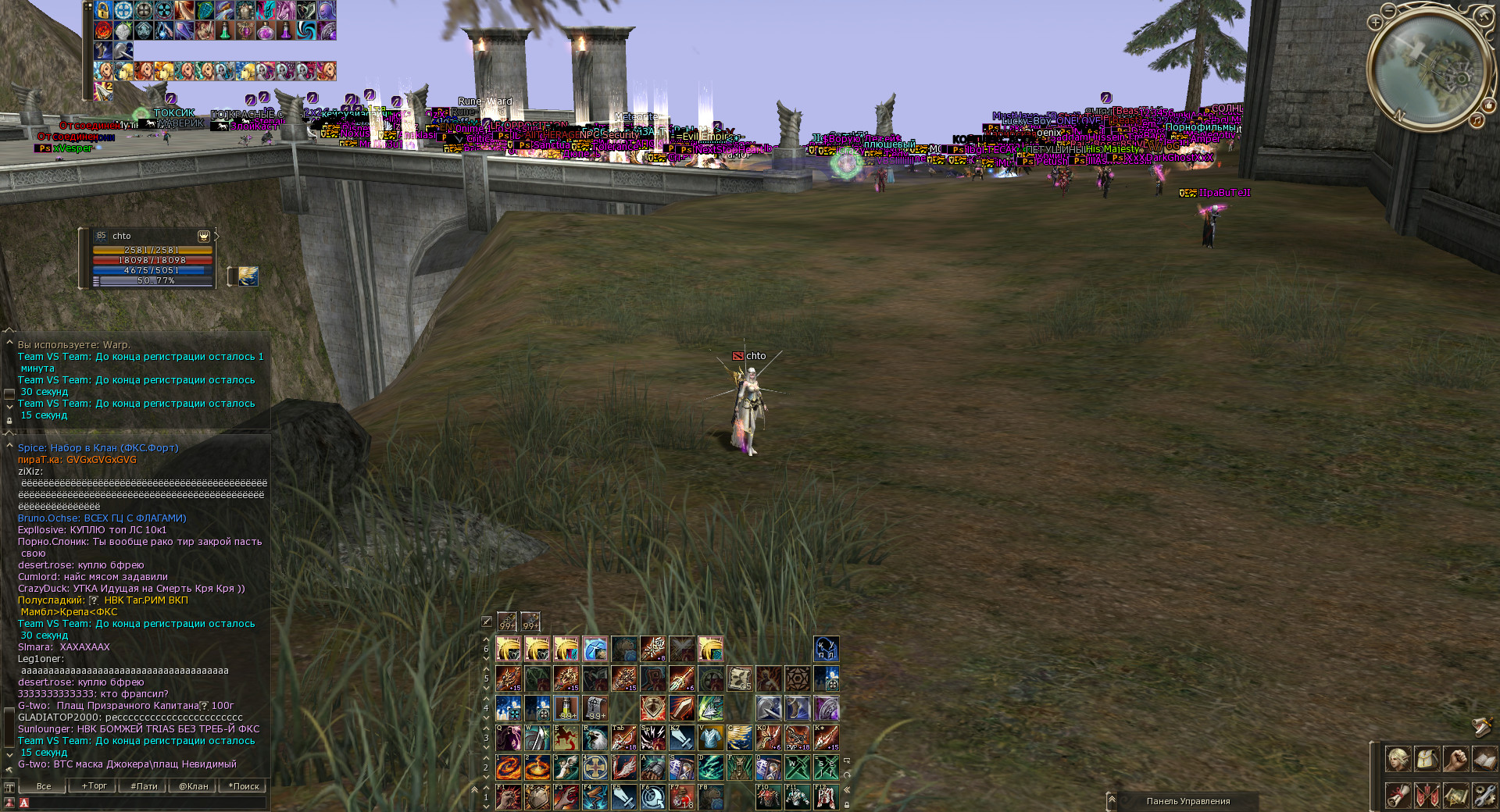The image size is (1500, 812).
Task: Open the skills book icon
Action: pos(1484,759)
